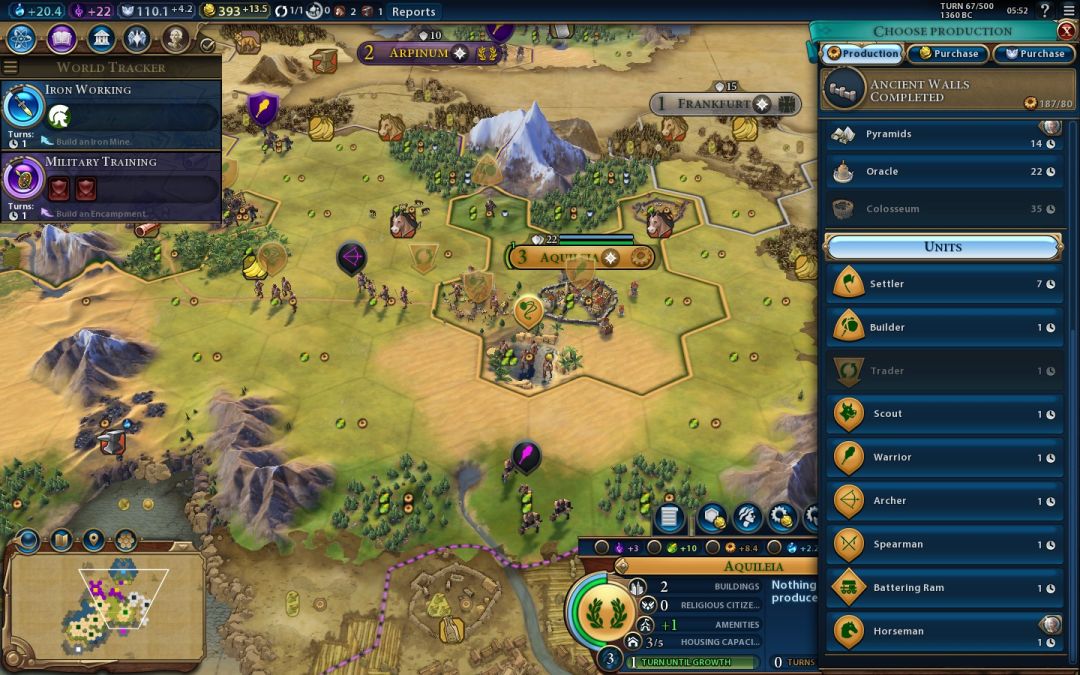Image resolution: width=1080 pixels, height=675 pixels.
Task: Pick the Spearman unit
Action: [x=943, y=545]
